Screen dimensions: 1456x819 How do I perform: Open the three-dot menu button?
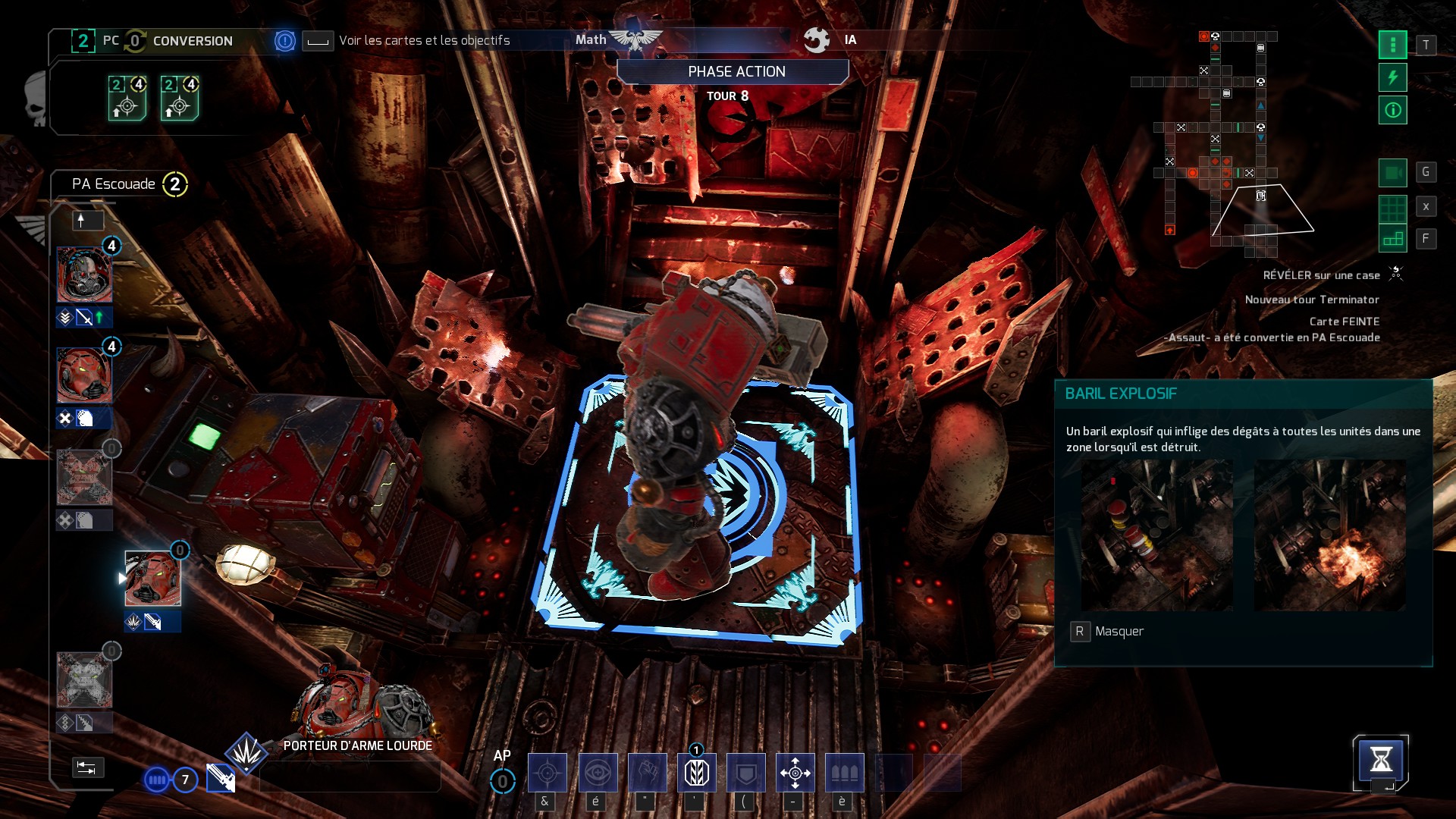[1392, 45]
